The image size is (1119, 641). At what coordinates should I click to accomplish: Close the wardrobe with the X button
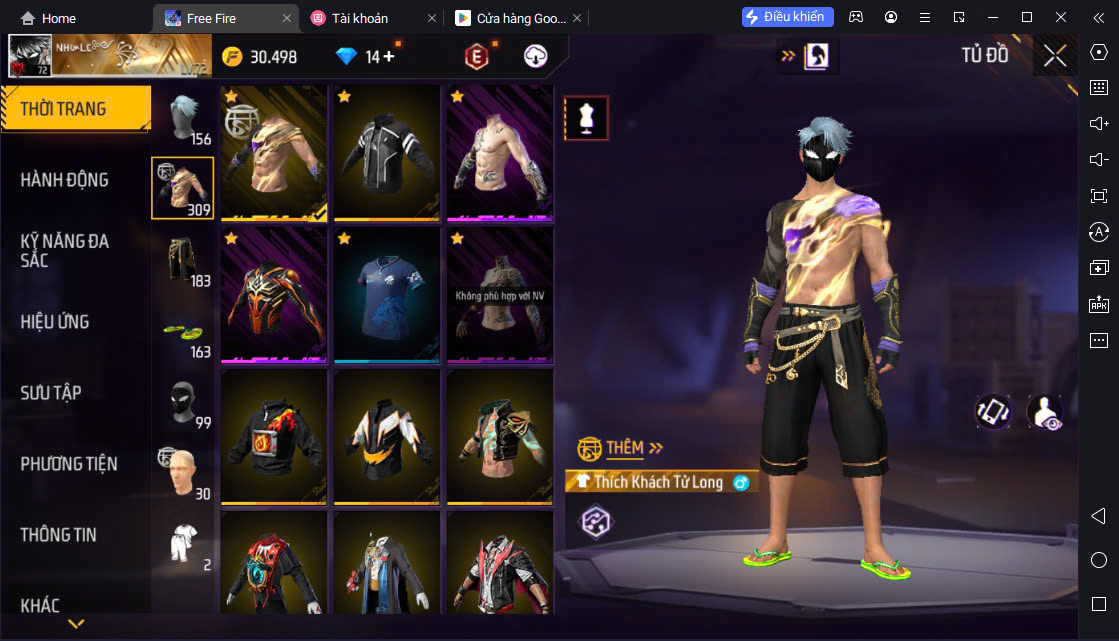pyautogui.click(x=1054, y=56)
